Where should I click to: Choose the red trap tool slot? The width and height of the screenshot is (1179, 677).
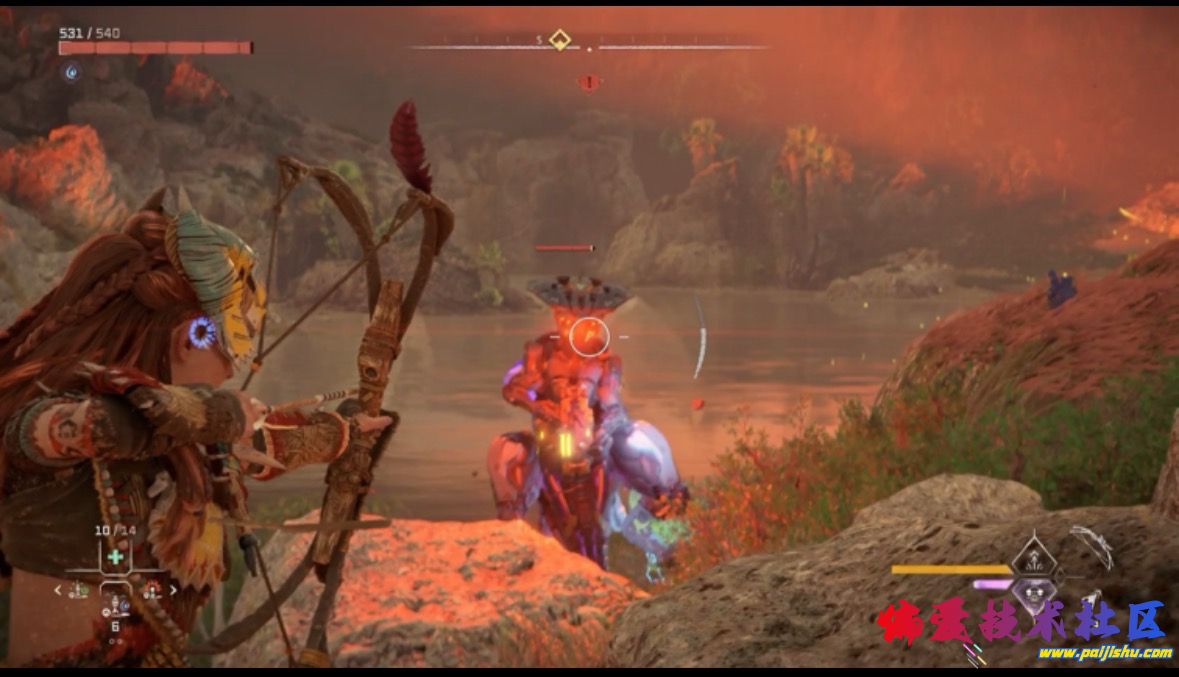(x=152, y=590)
